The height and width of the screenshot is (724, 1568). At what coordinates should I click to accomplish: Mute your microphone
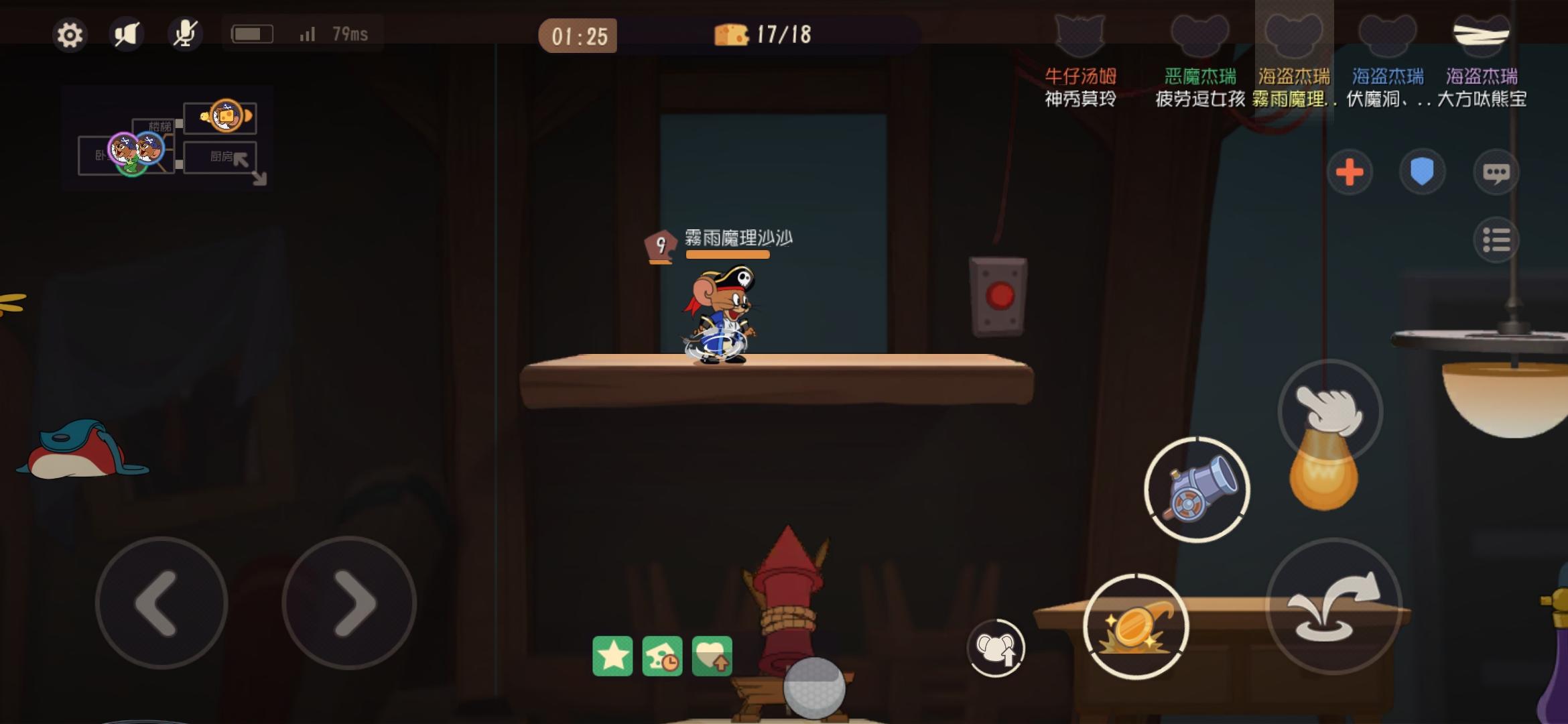[x=186, y=33]
